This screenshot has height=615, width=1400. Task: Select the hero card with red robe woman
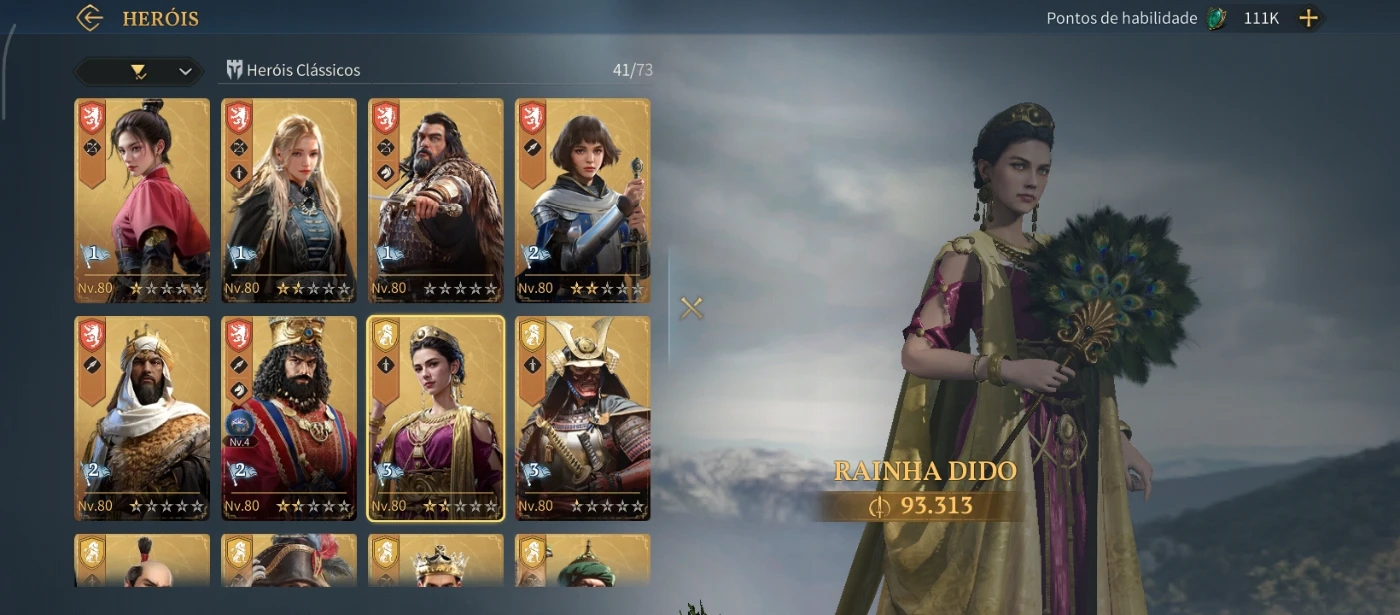(x=142, y=200)
